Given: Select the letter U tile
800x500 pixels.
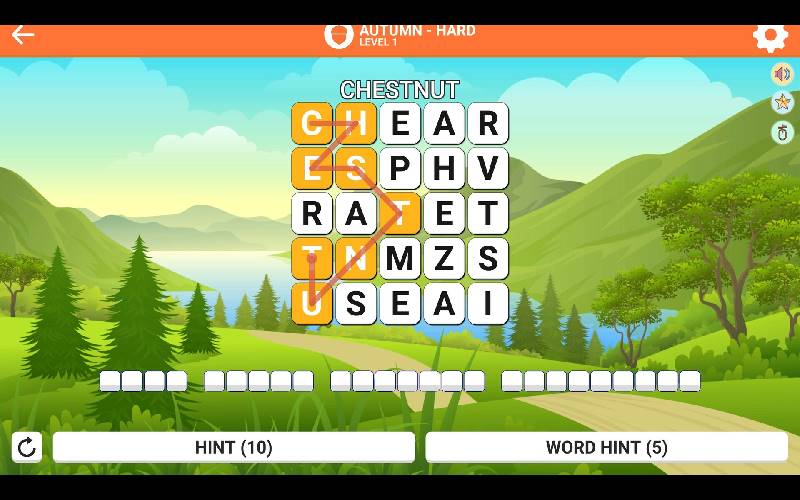Looking at the screenshot, I should (x=312, y=303).
